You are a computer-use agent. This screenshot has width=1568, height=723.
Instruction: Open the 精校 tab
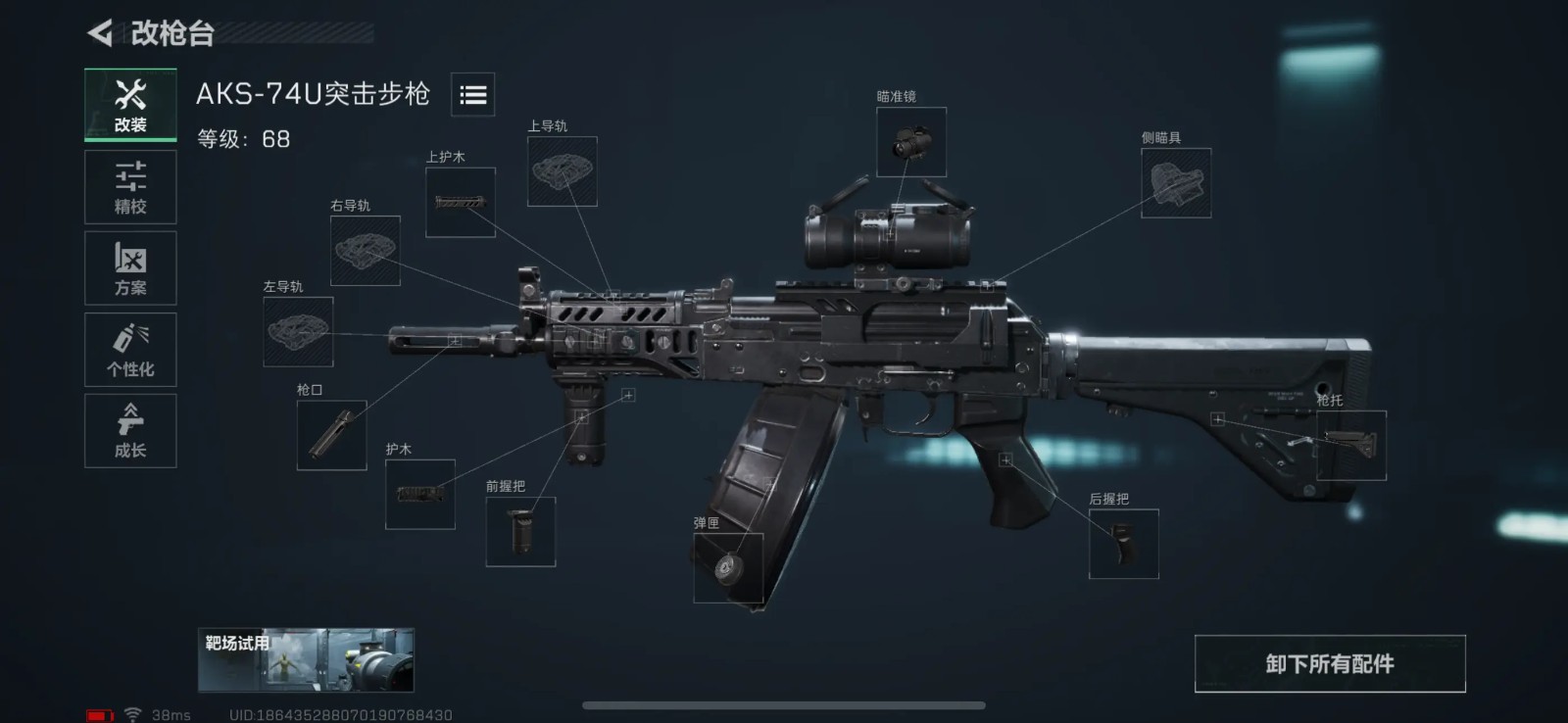[x=130, y=187]
